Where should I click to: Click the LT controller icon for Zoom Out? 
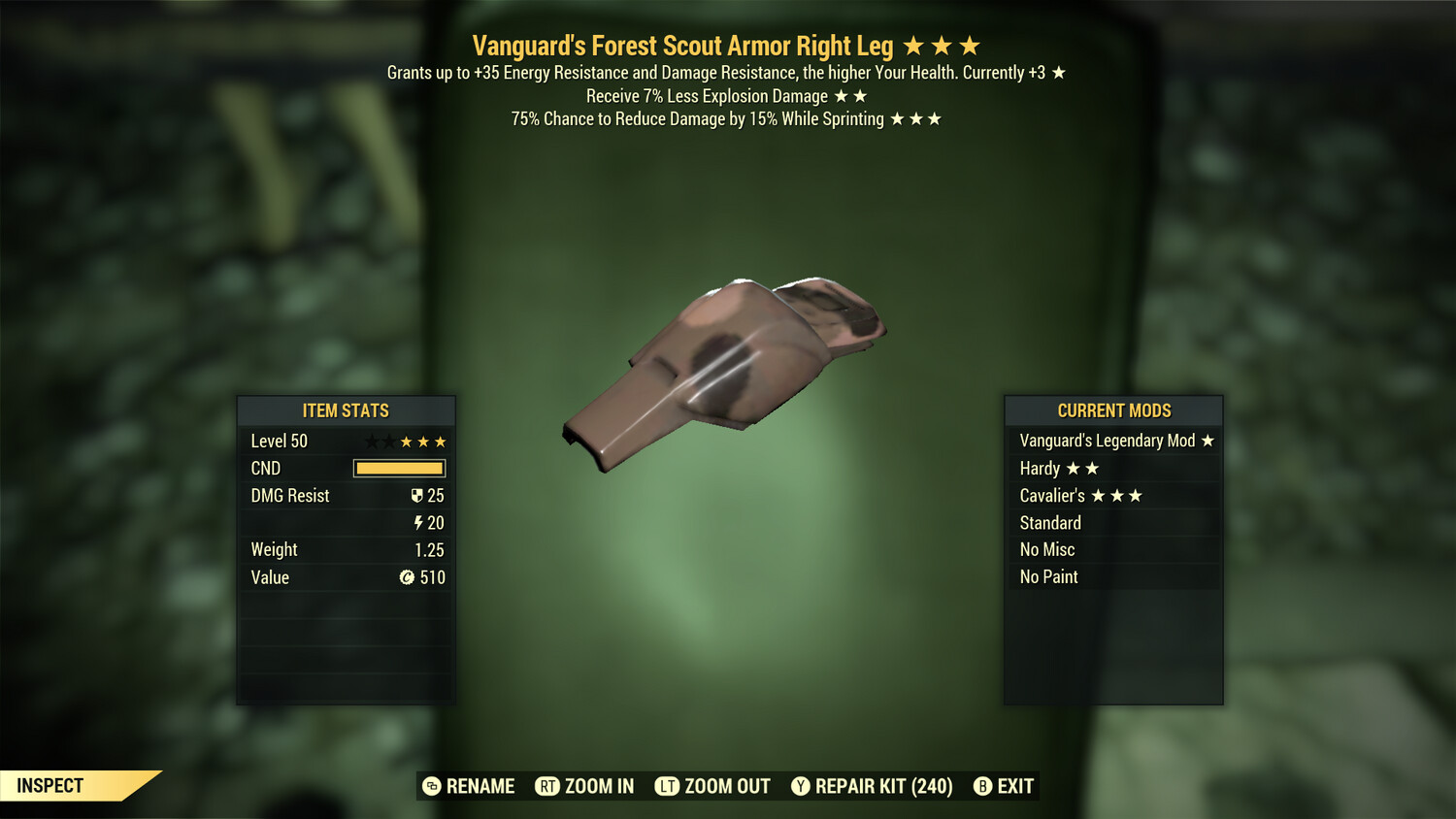click(667, 786)
